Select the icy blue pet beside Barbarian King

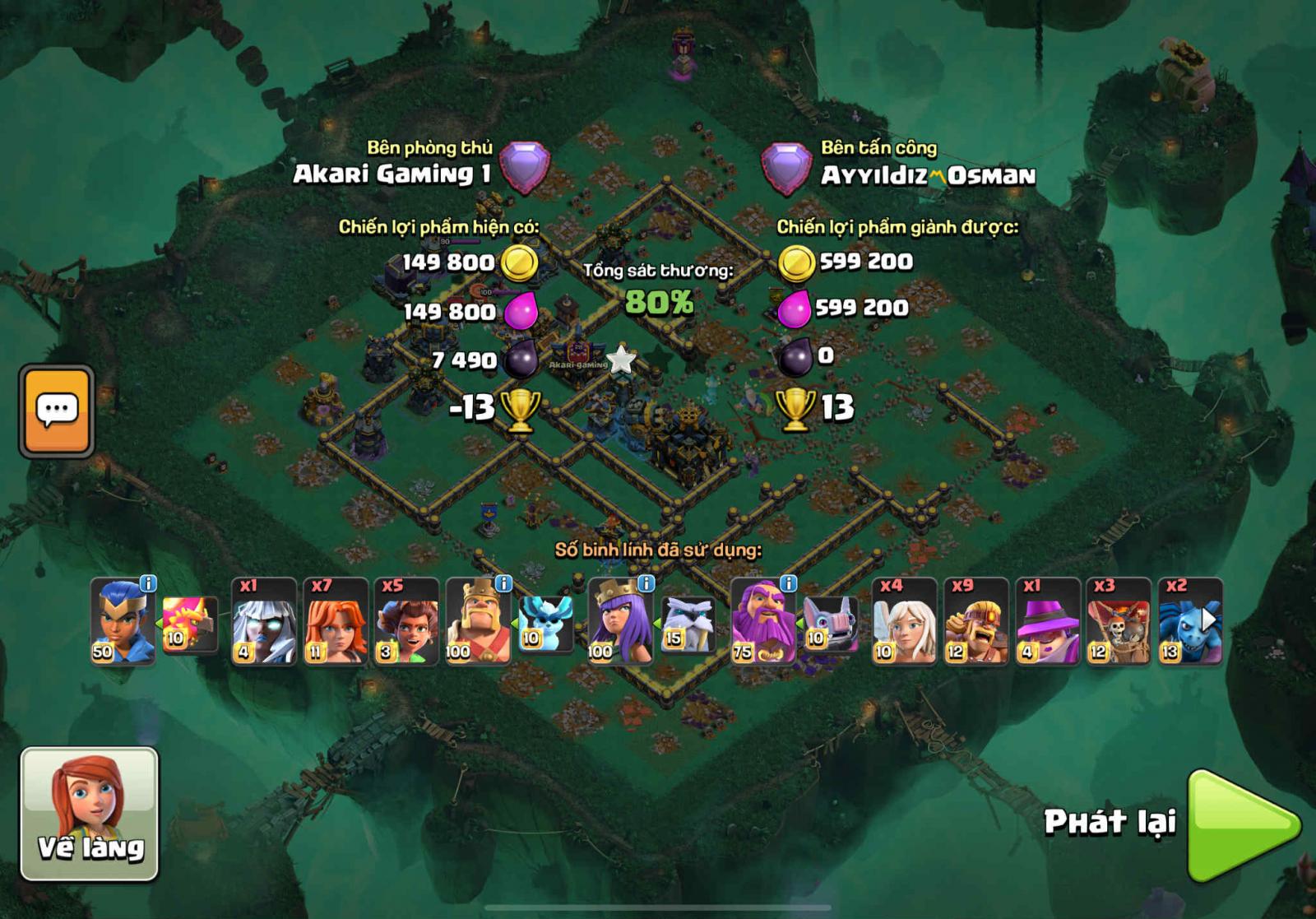pyautogui.click(x=545, y=624)
